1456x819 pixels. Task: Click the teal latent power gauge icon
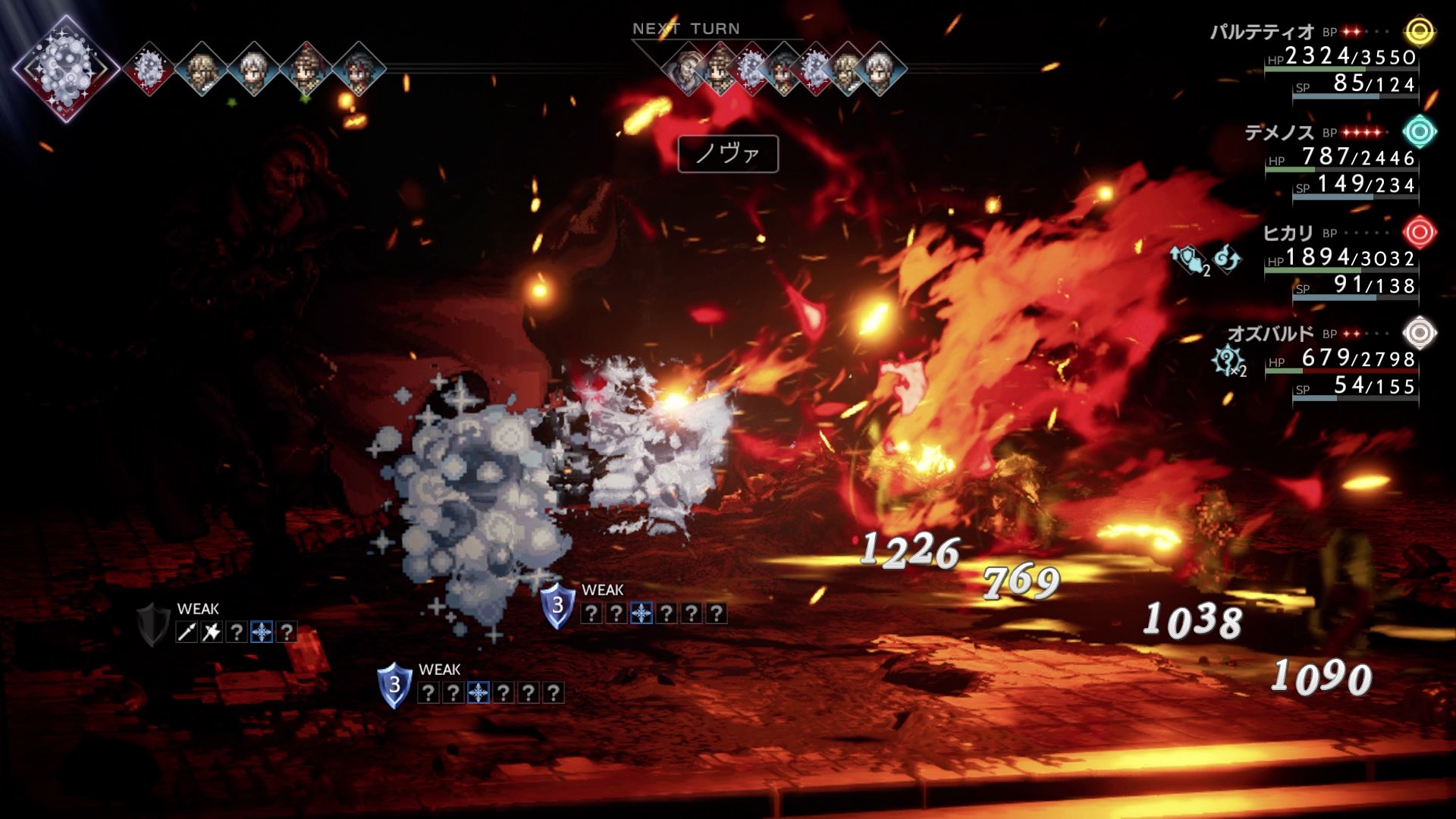point(1420,132)
